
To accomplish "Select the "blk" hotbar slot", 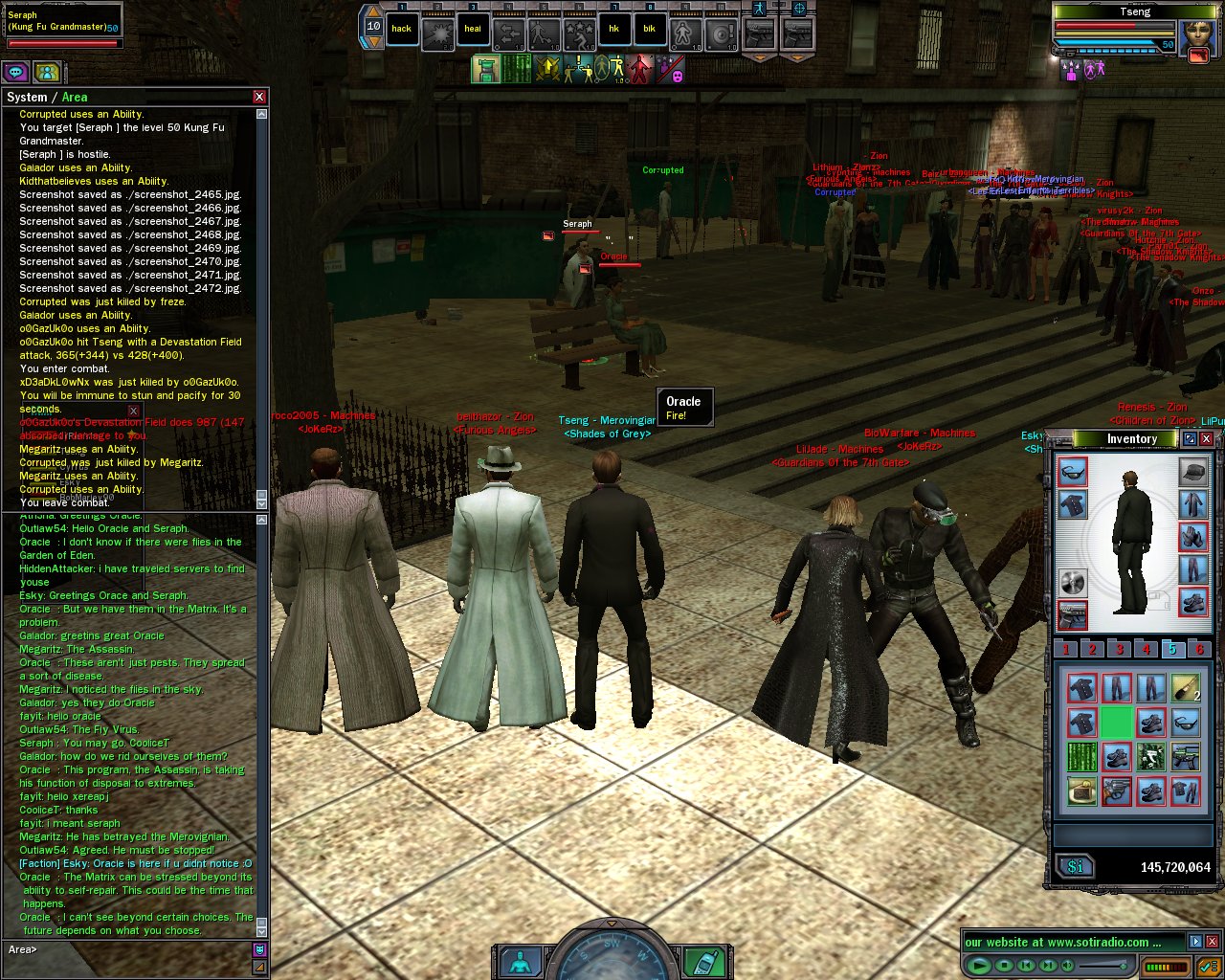I will coord(649,29).
